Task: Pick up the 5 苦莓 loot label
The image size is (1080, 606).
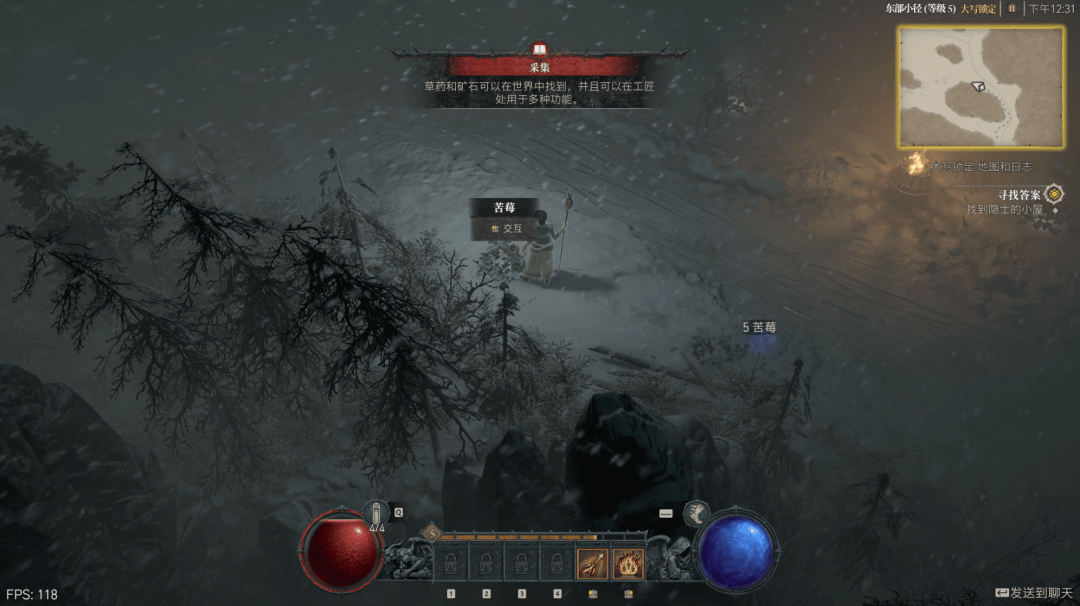Action: (760, 327)
